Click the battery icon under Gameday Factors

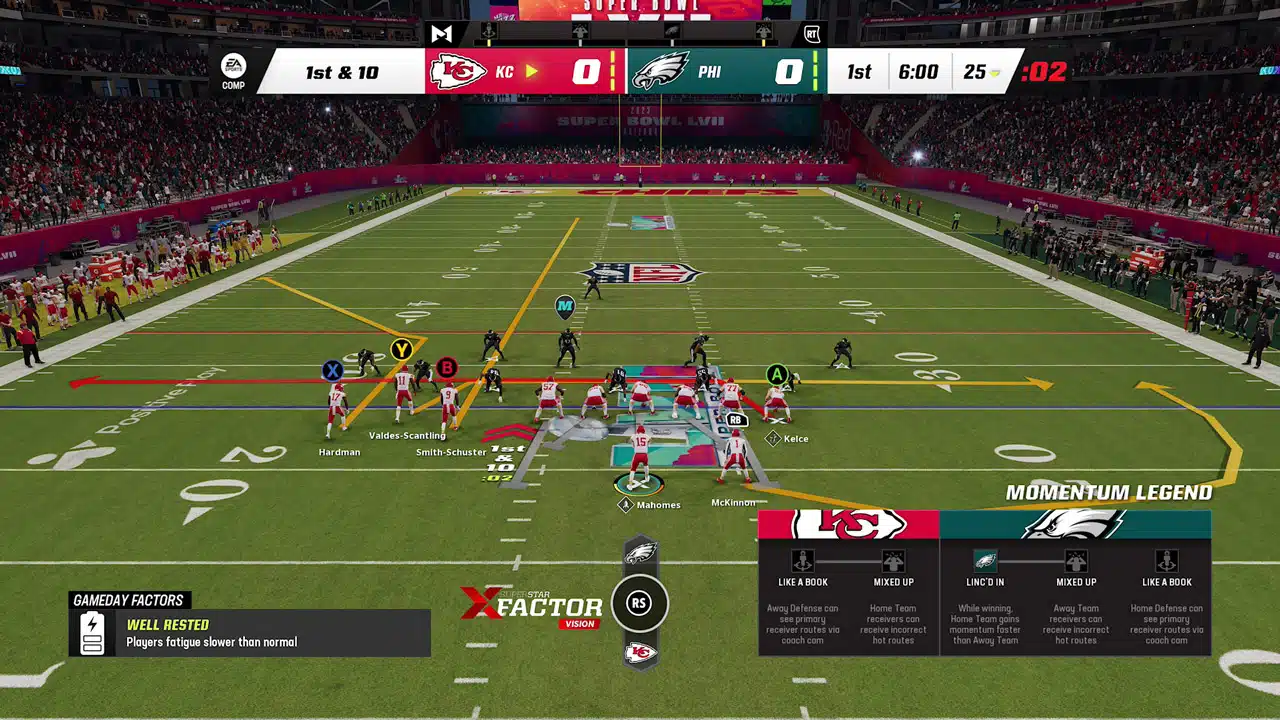(92, 633)
